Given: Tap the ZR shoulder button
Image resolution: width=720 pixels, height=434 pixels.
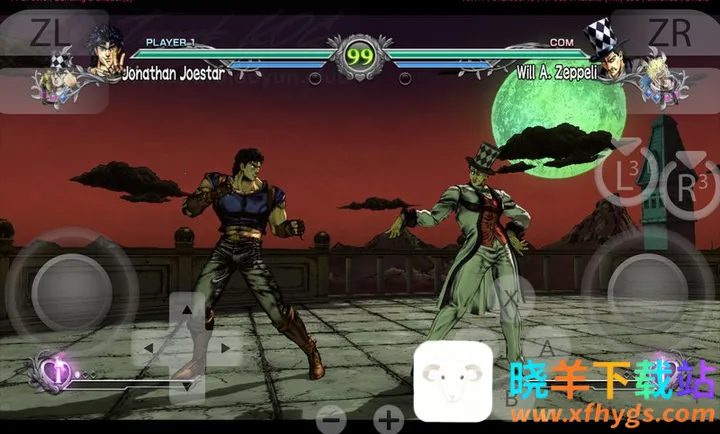Looking at the screenshot, I should pos(668,35).
